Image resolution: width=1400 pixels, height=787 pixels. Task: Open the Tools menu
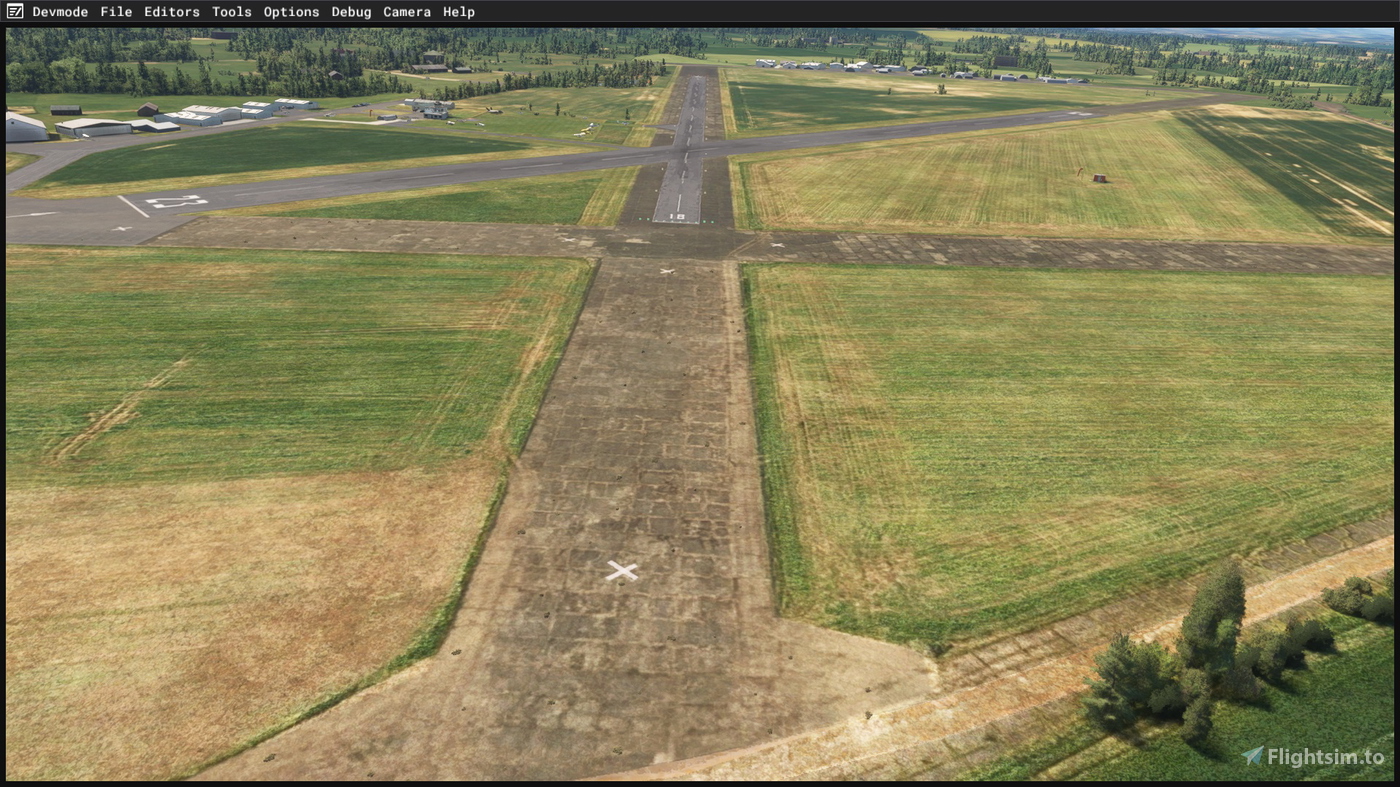pyautogui.click(x=231, y=11)
